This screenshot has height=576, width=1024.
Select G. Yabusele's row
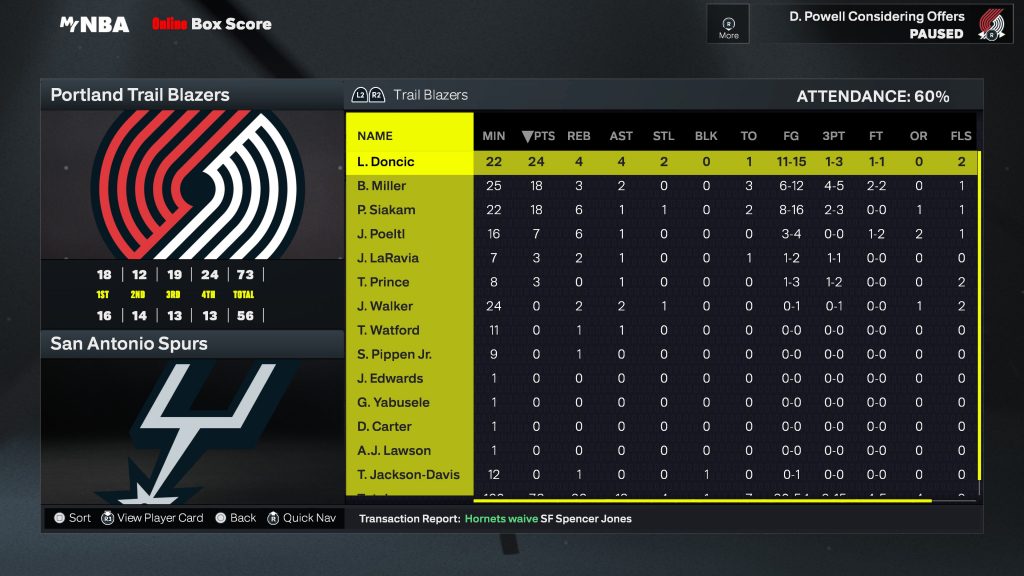click(393, 402)
